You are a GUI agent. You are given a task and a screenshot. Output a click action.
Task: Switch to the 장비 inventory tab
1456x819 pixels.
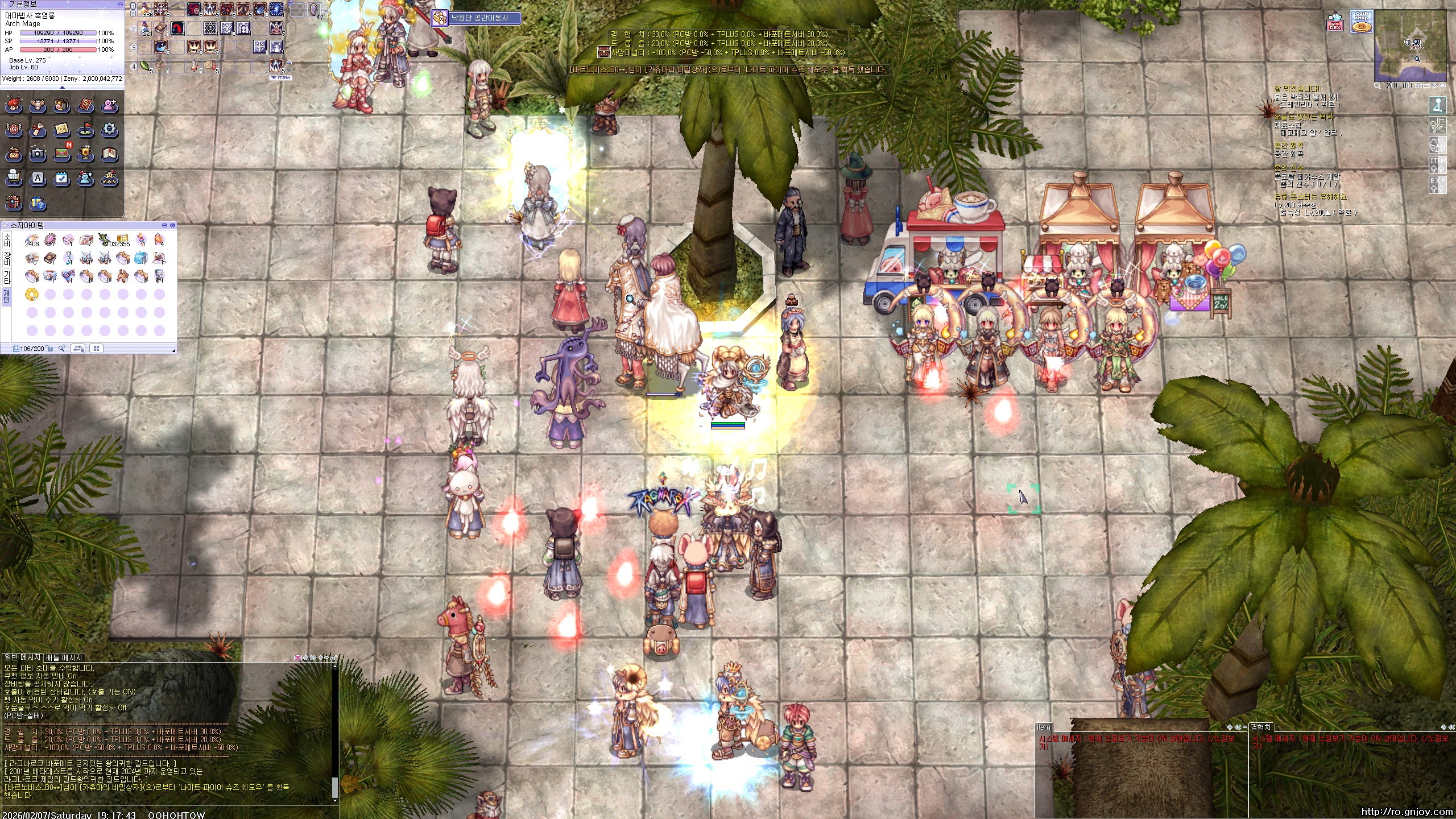pyautogui.click(x=7, y=259)
